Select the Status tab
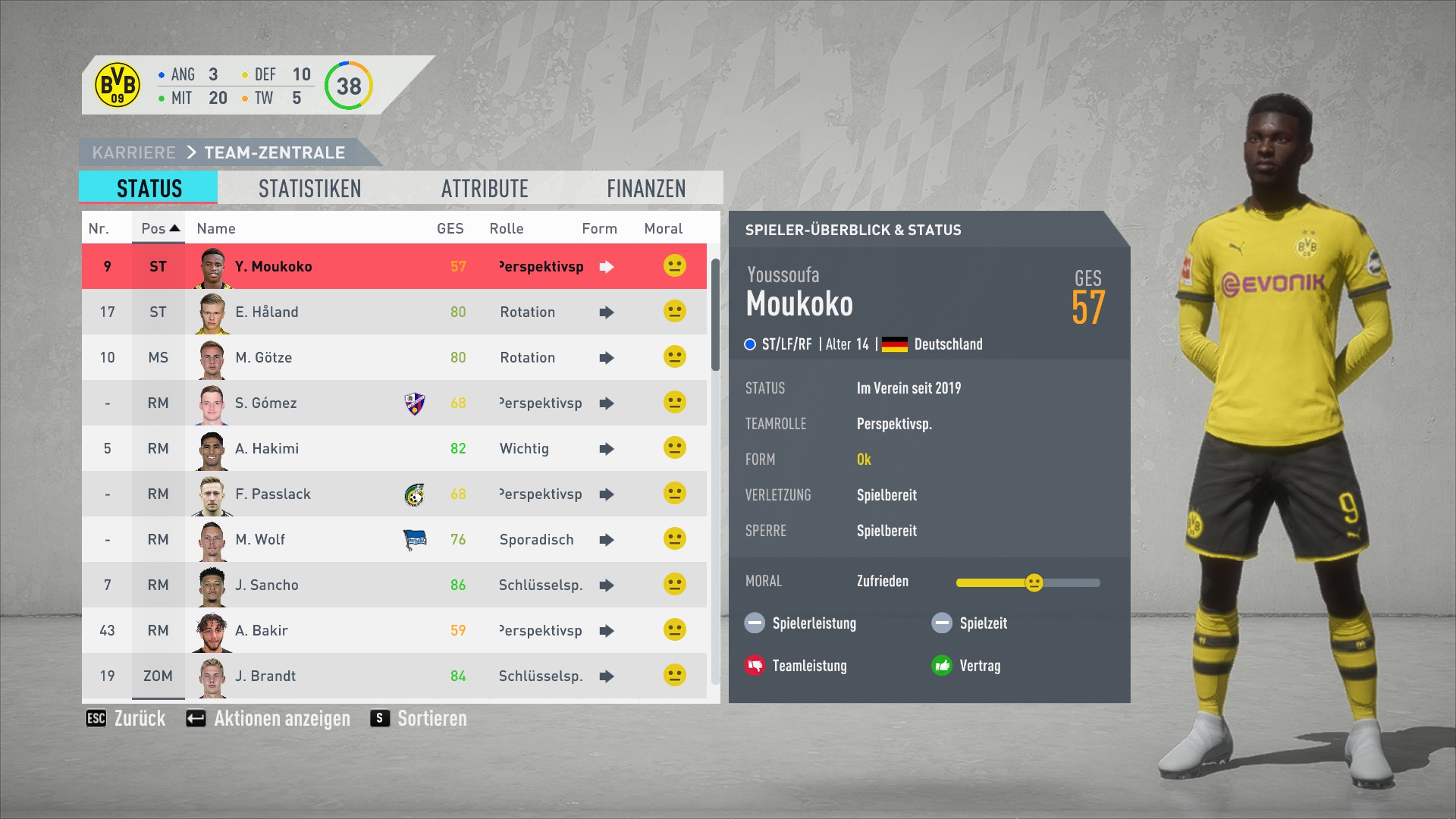This screenshot has height=819, width=1456. coord(149,188)
